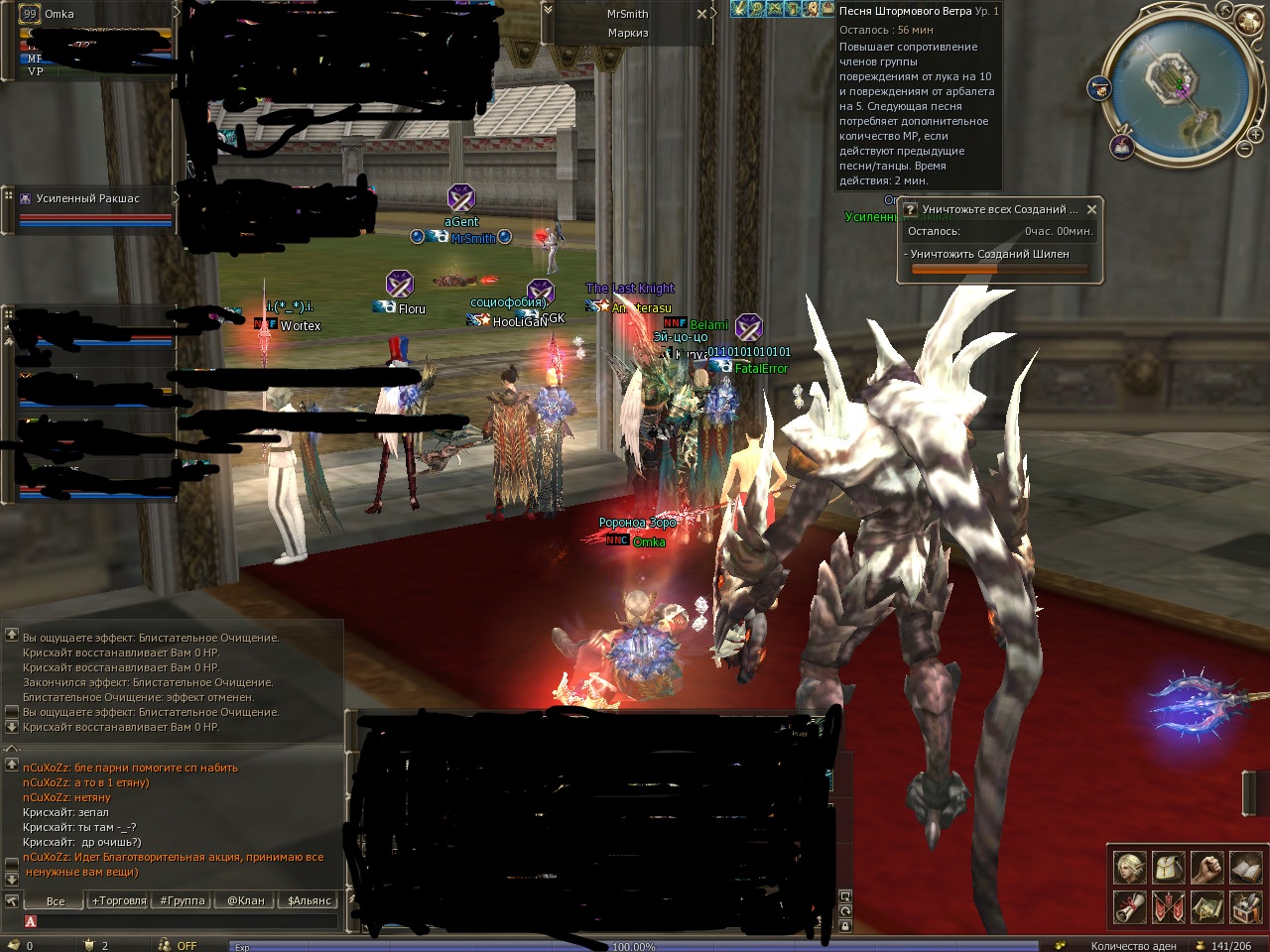Open the actions fist icon
Screen dimensions: 1270x952
1206,867
